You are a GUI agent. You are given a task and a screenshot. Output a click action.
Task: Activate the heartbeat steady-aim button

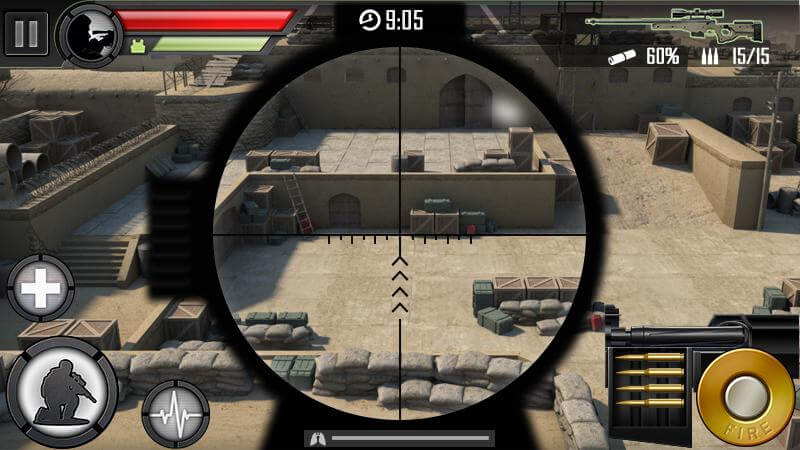click(x=176, y=412)
